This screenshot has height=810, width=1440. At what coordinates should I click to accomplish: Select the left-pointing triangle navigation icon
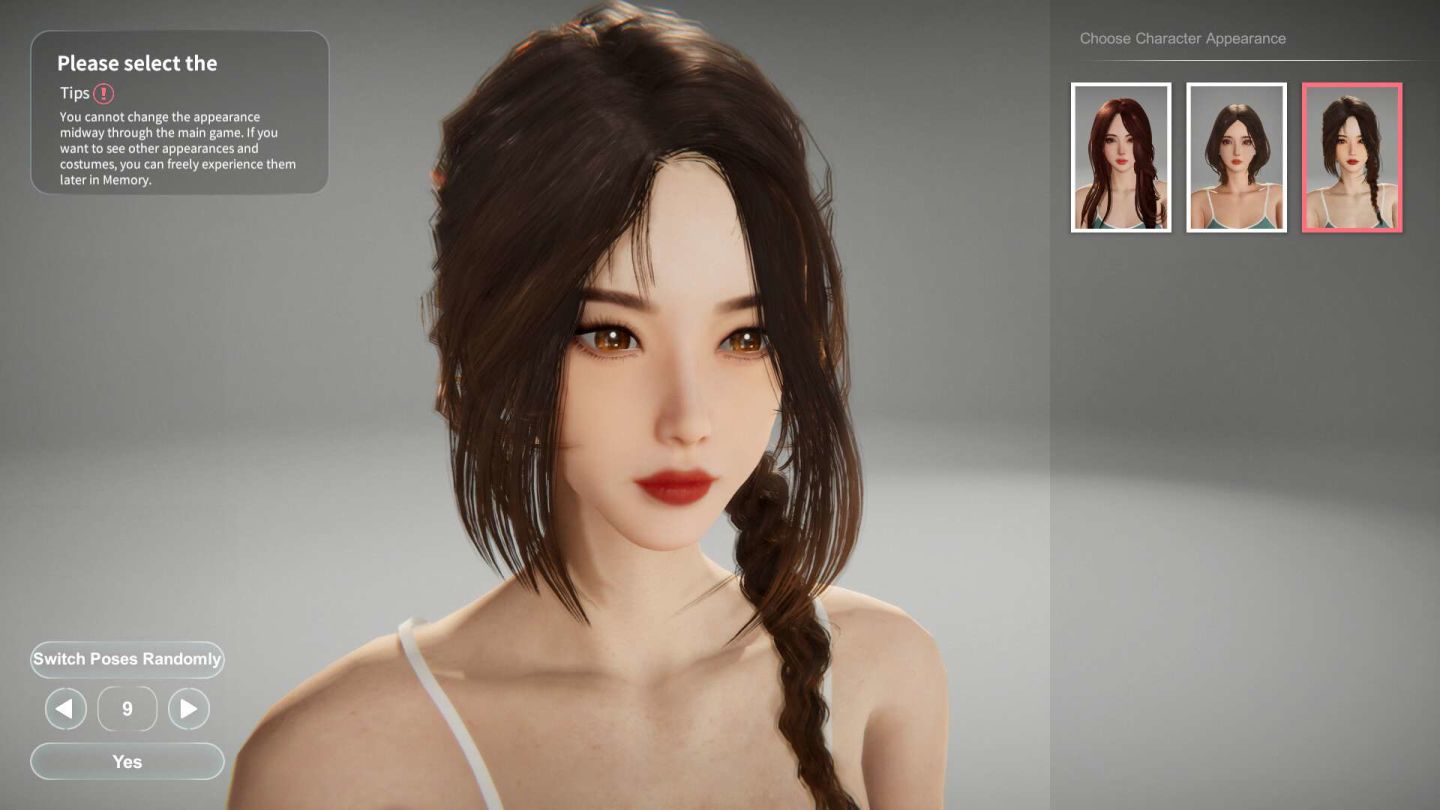(x=65, y=708)
